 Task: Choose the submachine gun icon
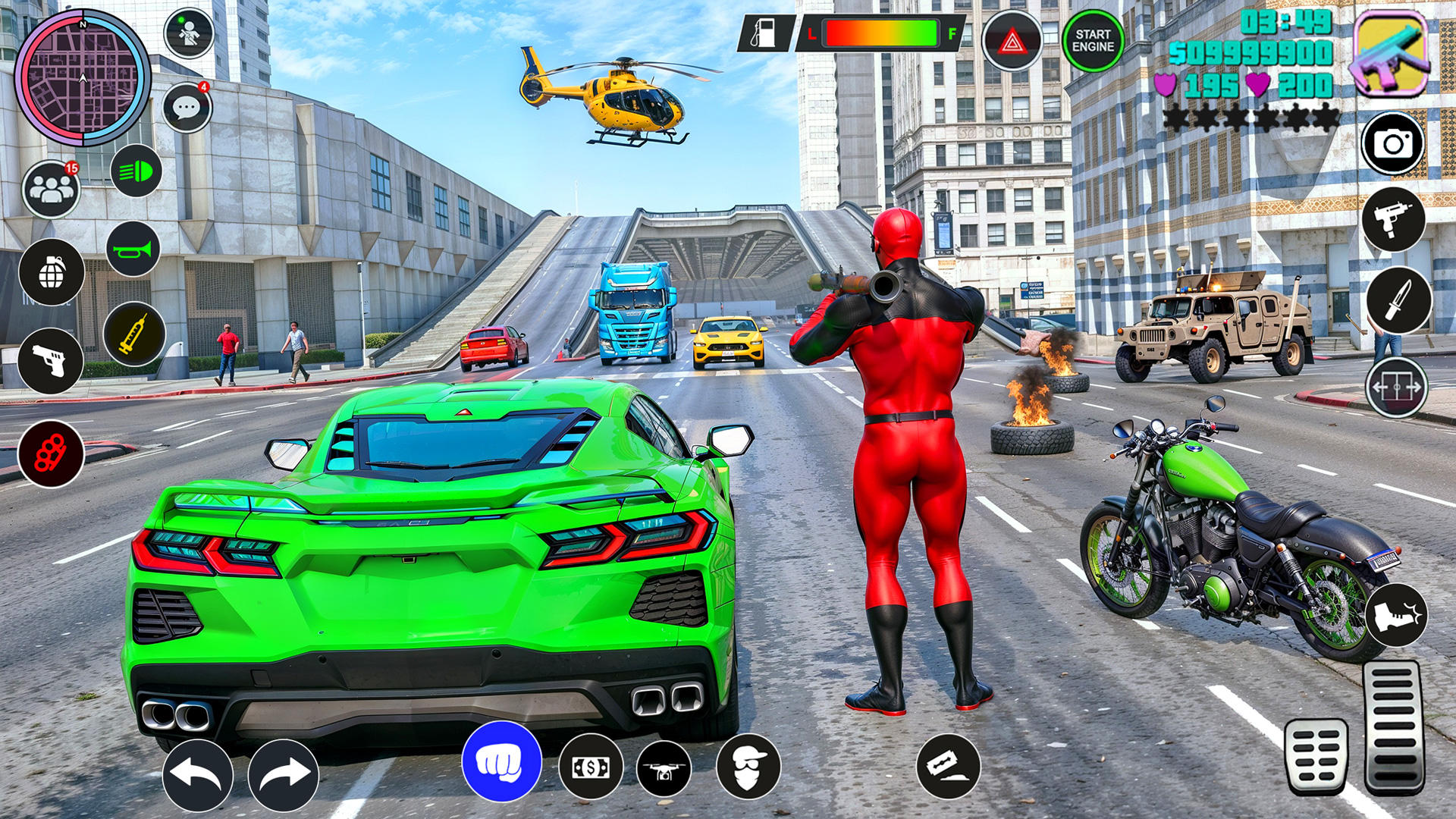pyautogui.click(x=1393, y=220)
